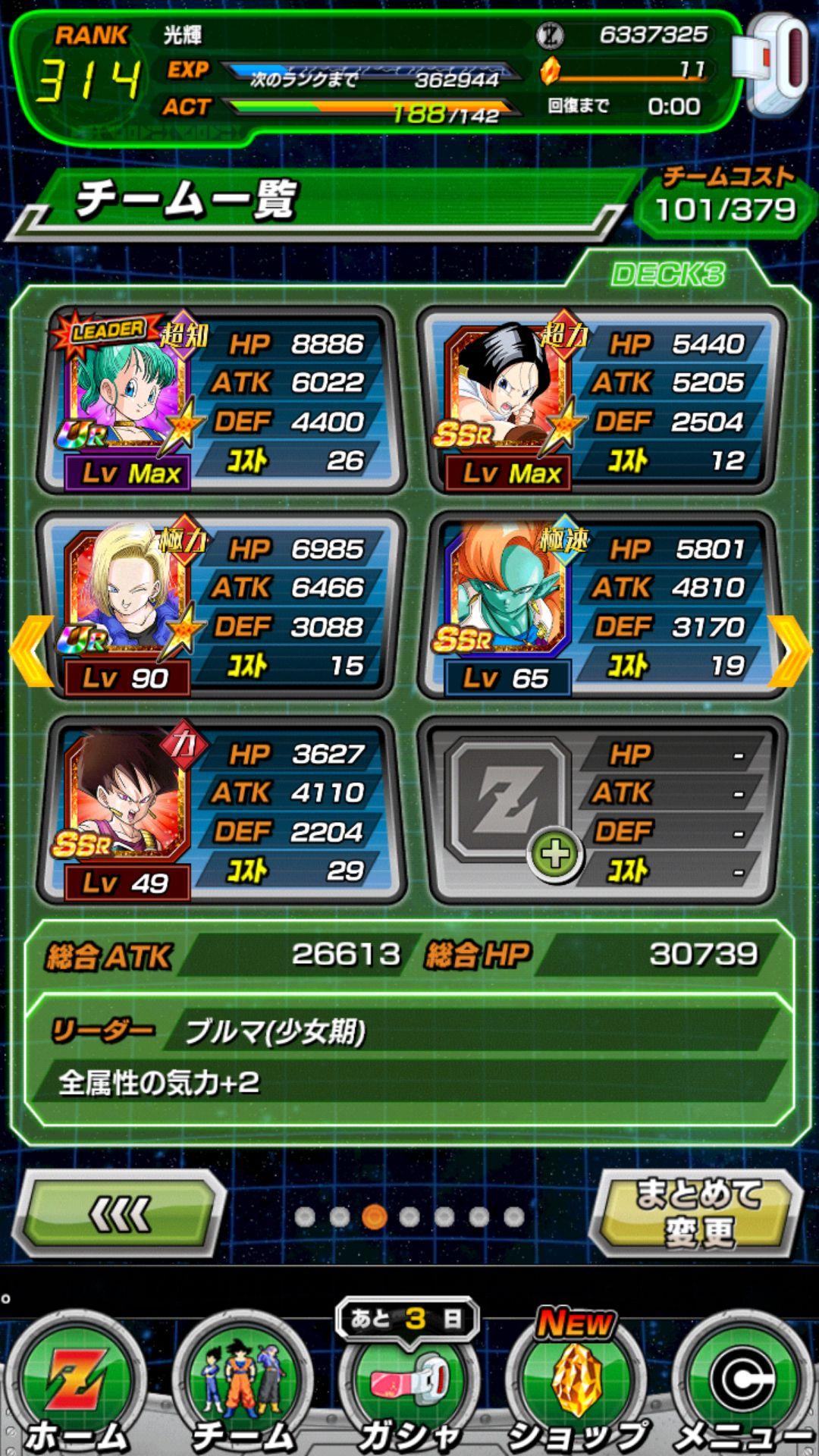This screenshot has height=1456, width=819.
Task: Choose the Android 18 UR card Lv 90
Action: [220, 605]
